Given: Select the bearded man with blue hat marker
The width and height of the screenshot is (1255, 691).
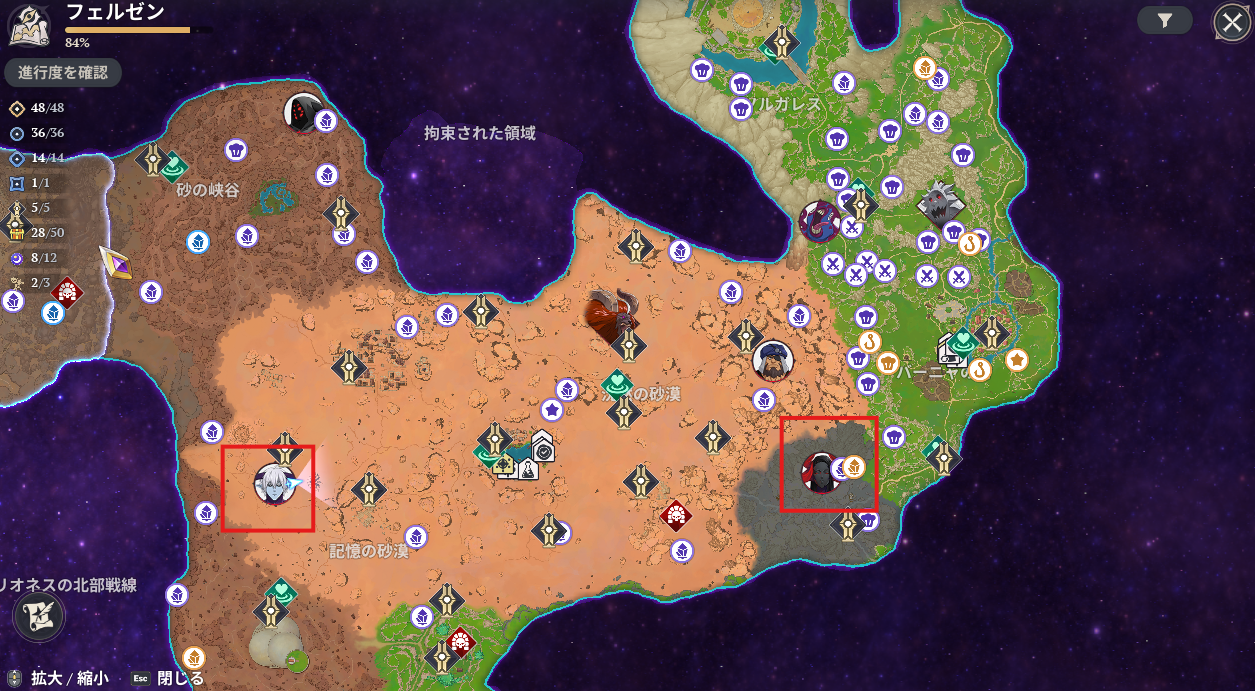Looking at the screenshot, I should point(772,361).
